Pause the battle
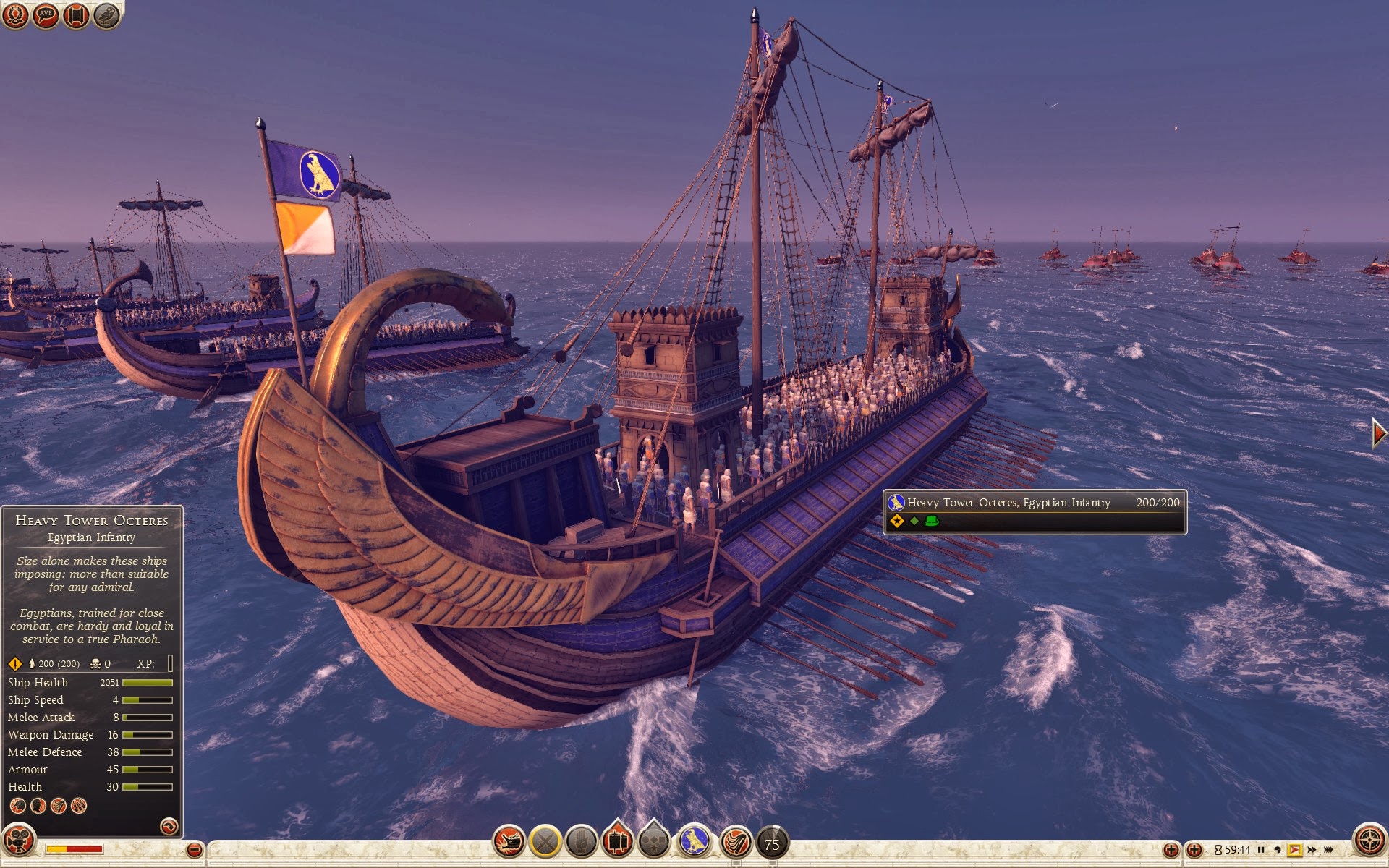 tap(1261, 850)
